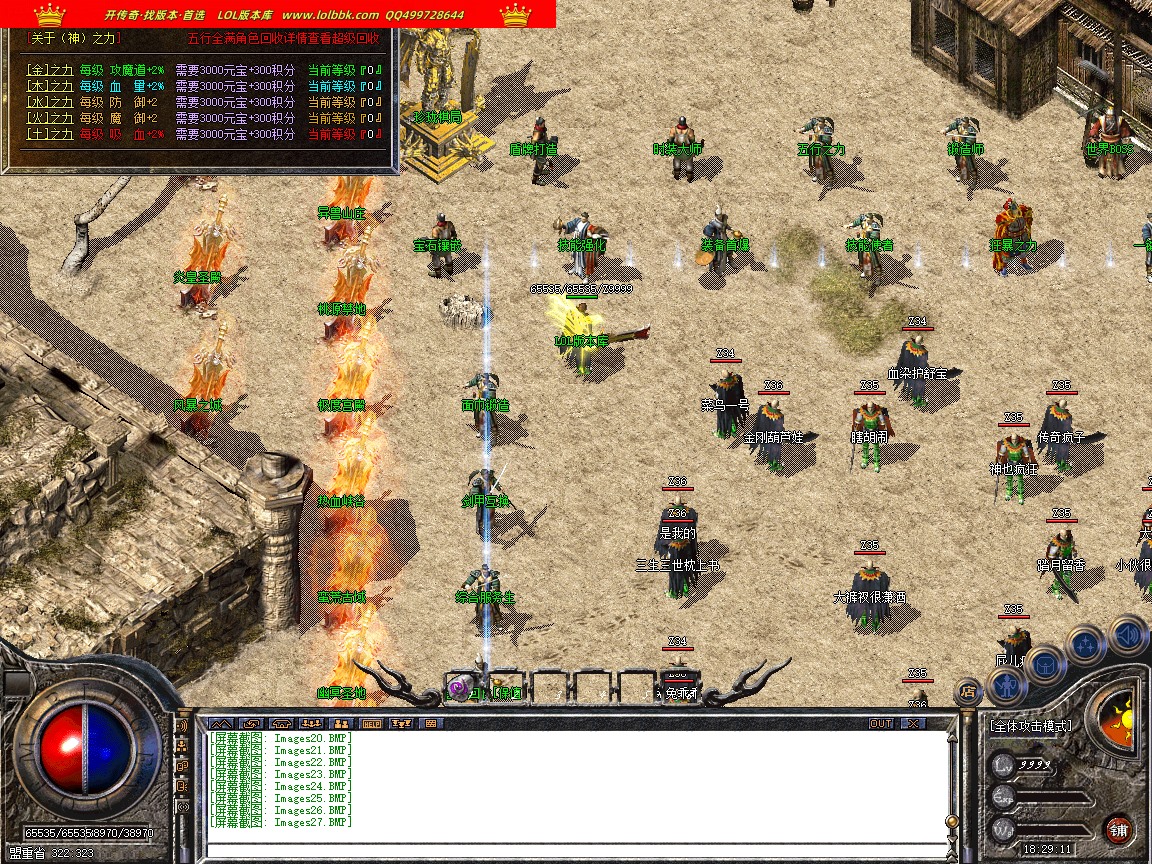Open the red 铺 stall button
1152x864 pixels.
coord(1119,829)
